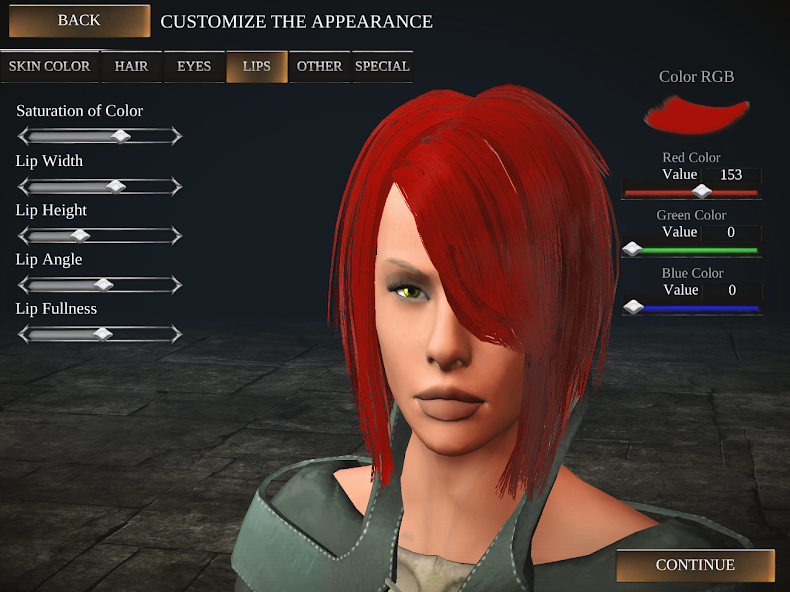Choose the Lips tab

[x=257, y=67]
